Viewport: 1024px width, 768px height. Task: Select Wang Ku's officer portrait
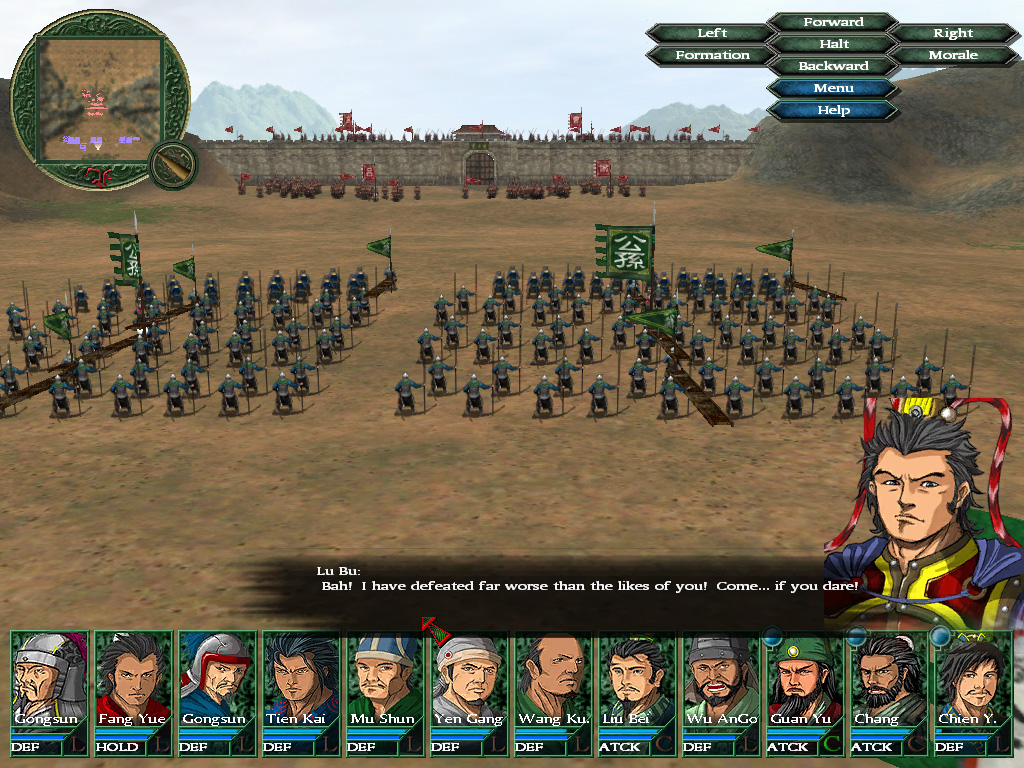[553, 680]
